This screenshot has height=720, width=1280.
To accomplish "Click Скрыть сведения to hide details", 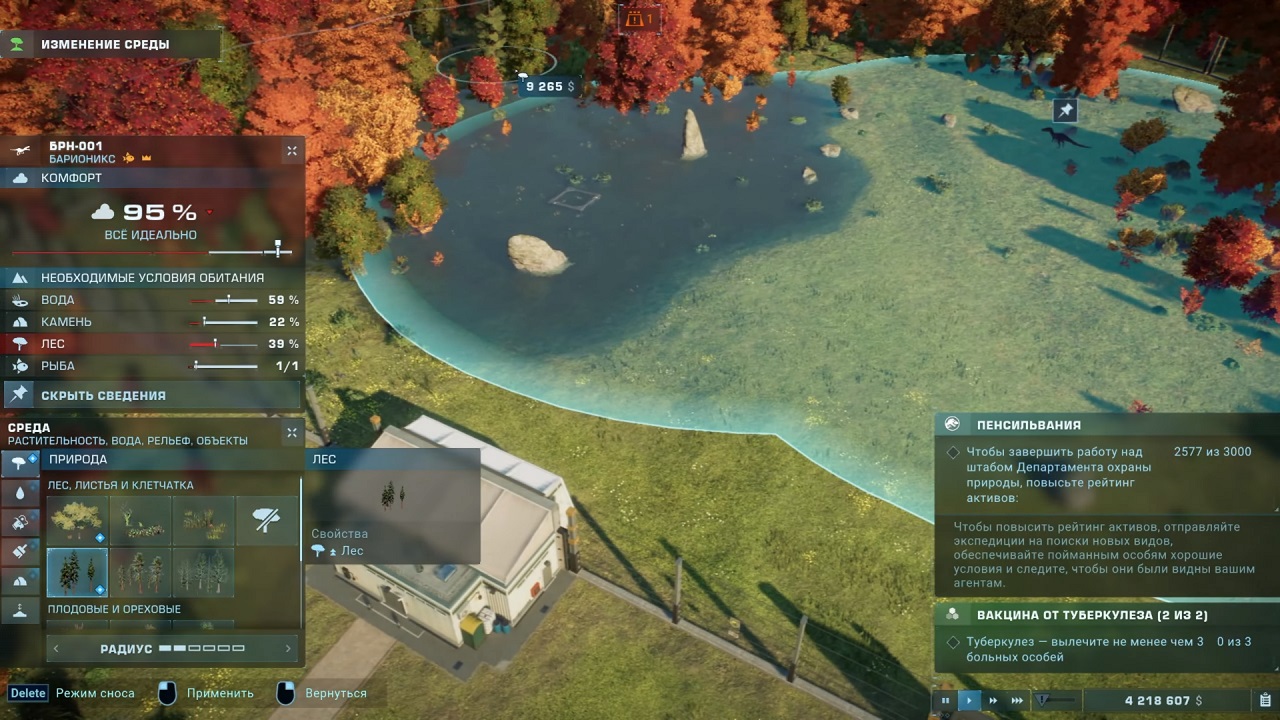I will point(103,395).
